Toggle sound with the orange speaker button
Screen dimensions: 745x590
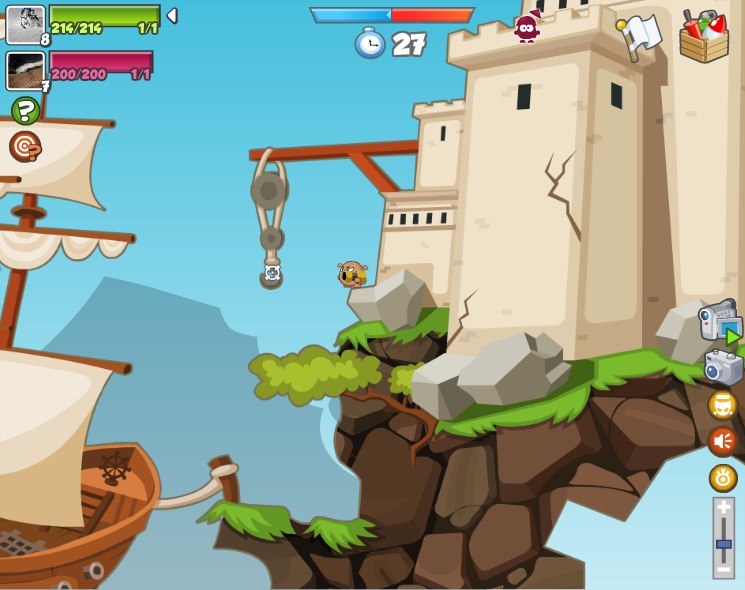[723, 441]
